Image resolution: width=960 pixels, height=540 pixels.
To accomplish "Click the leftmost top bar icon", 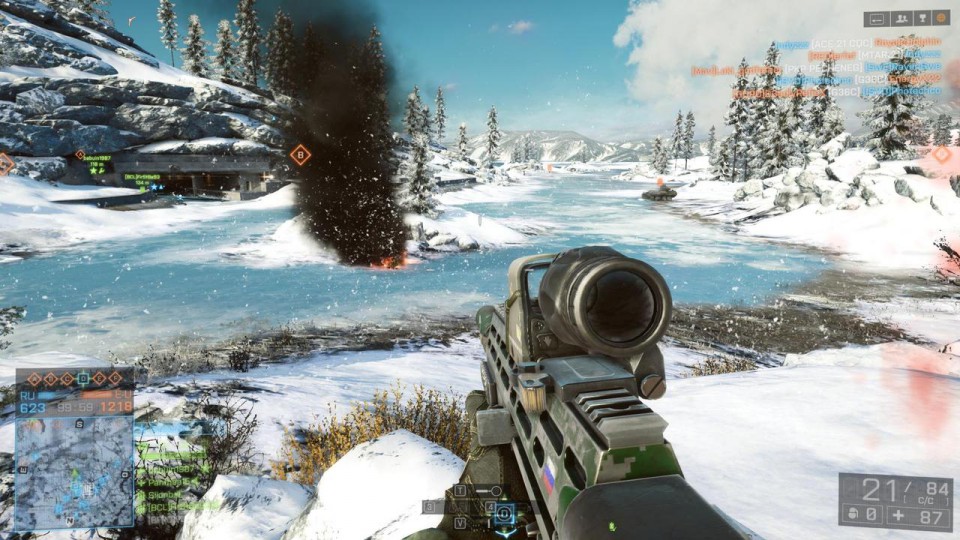I will tap(876, 18).
